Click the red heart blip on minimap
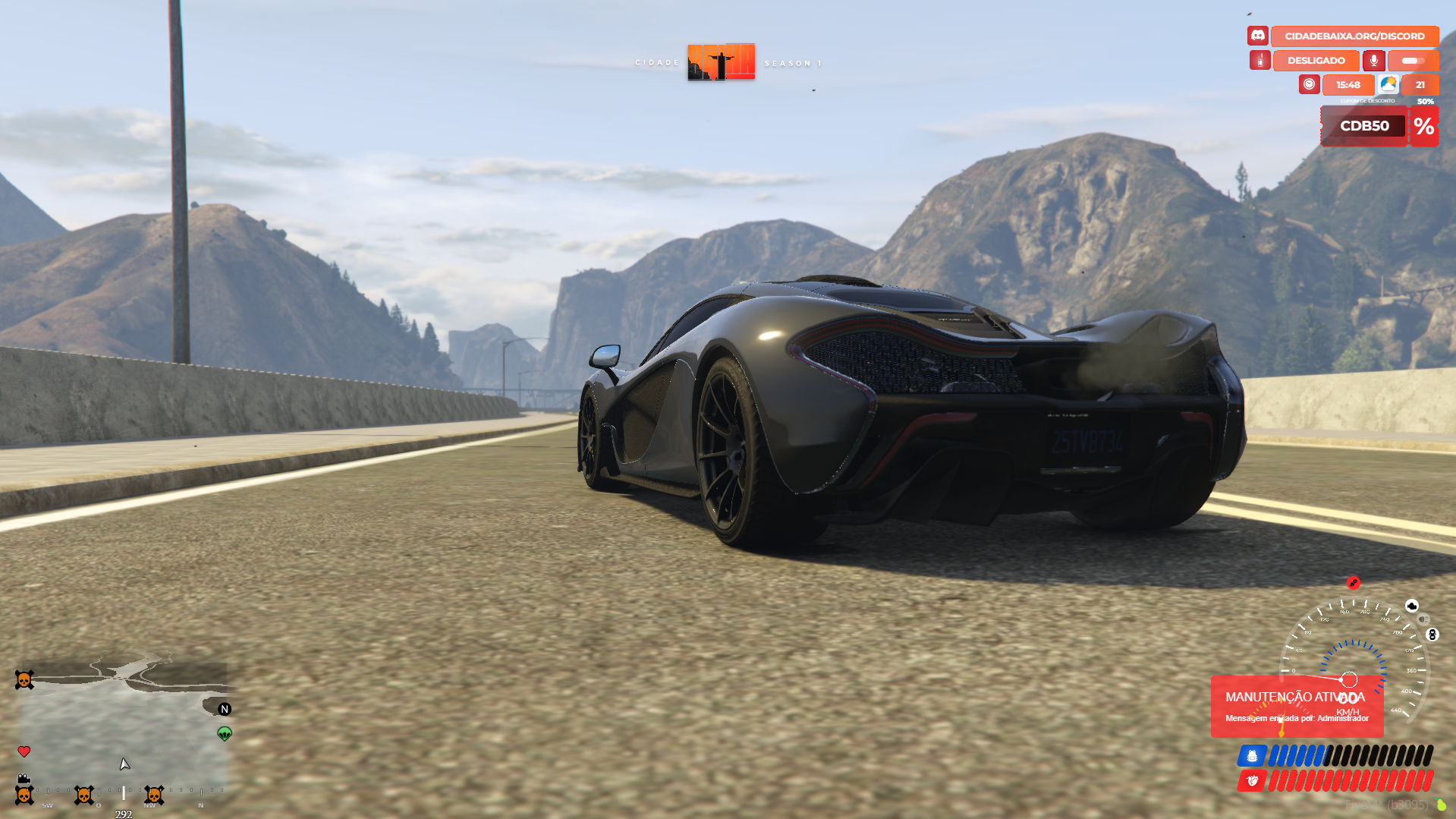 pos(24,751)
